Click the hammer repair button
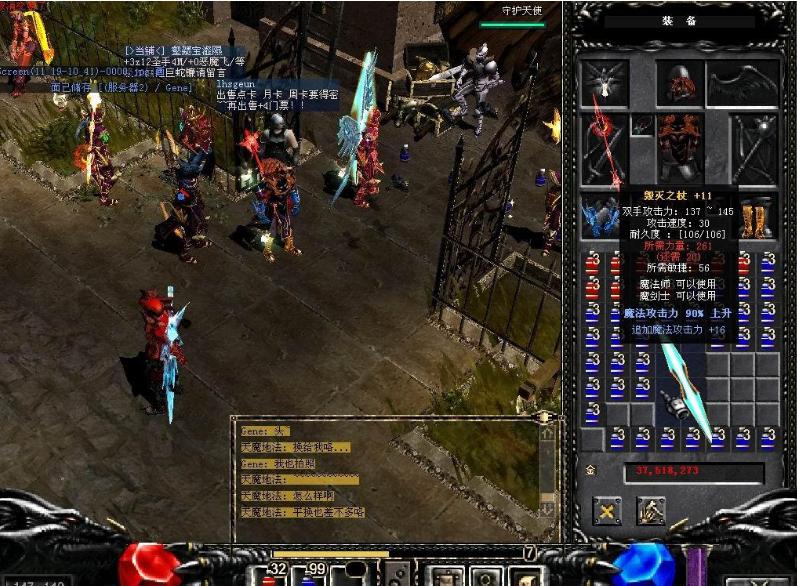 pos(651,511)
